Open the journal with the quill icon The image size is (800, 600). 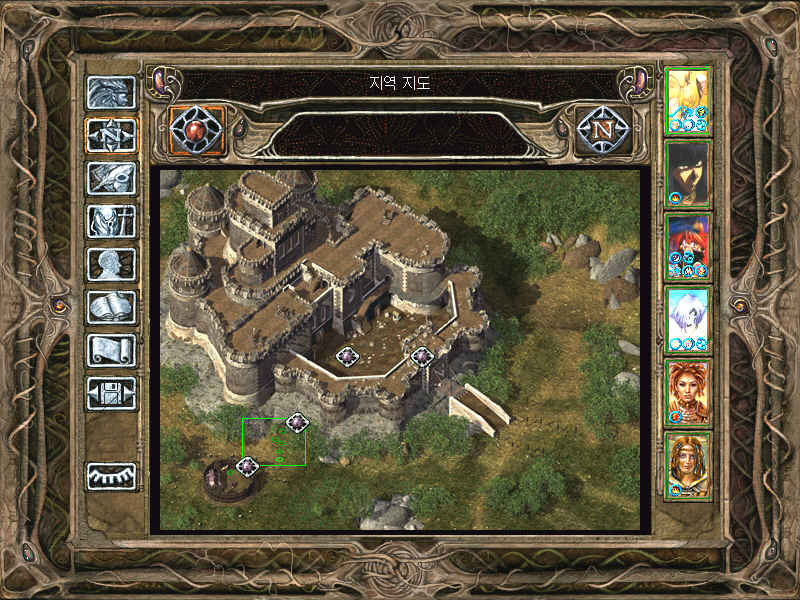click(x=111, y=177)
